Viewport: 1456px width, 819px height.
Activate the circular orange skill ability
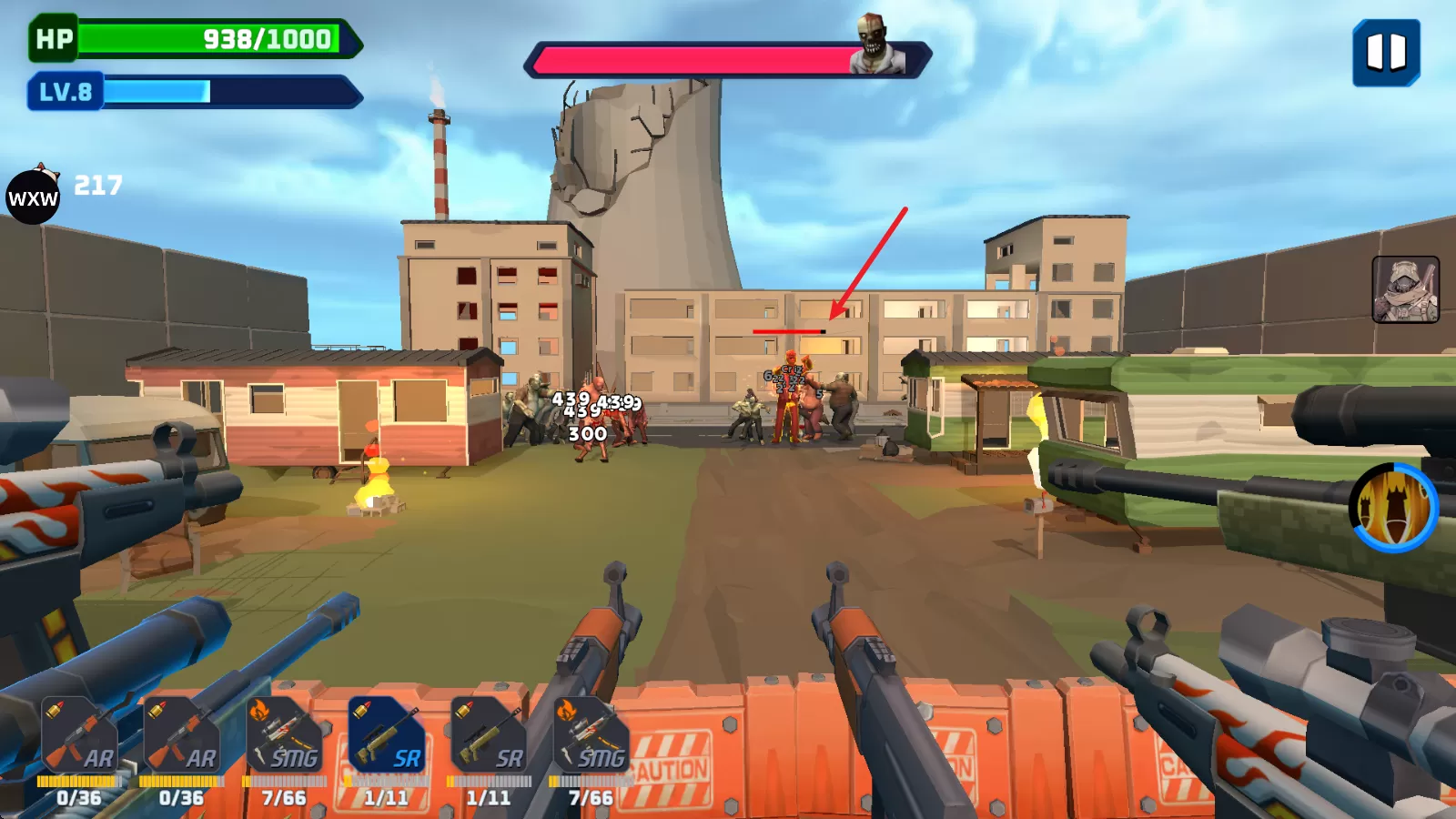point(1393,508)
